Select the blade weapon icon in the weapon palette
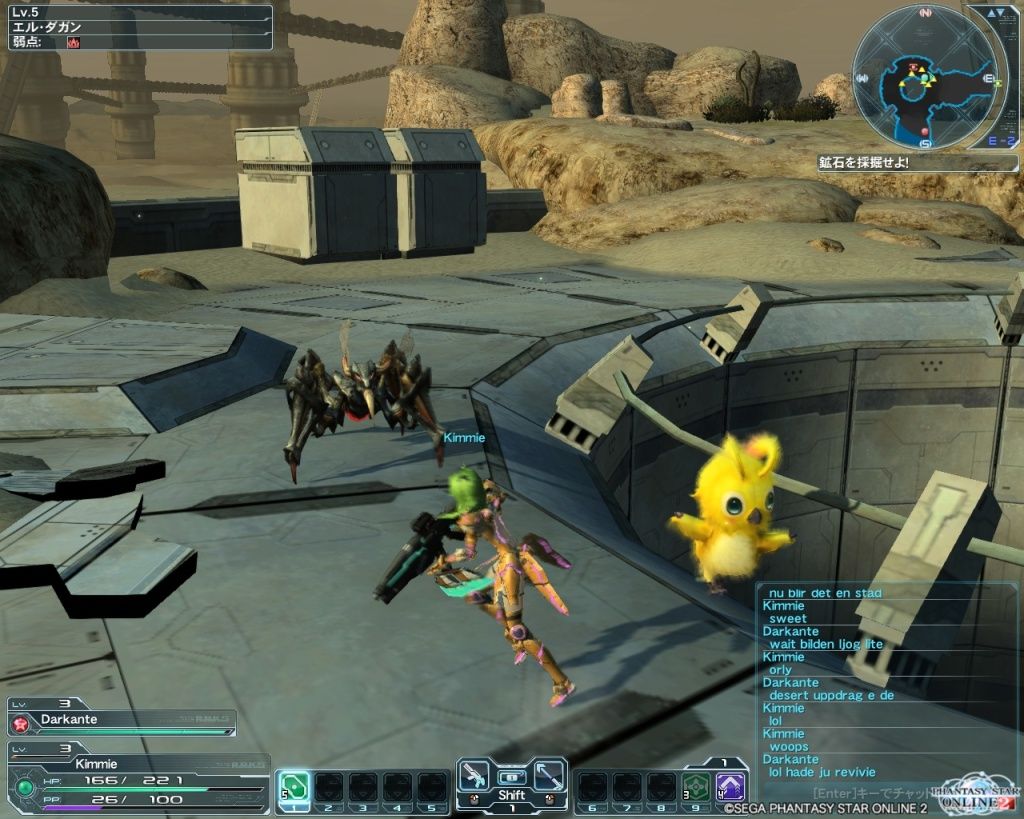Image resolution: width=1024 pixels, height=819 pixels. [x=548, y=775]
